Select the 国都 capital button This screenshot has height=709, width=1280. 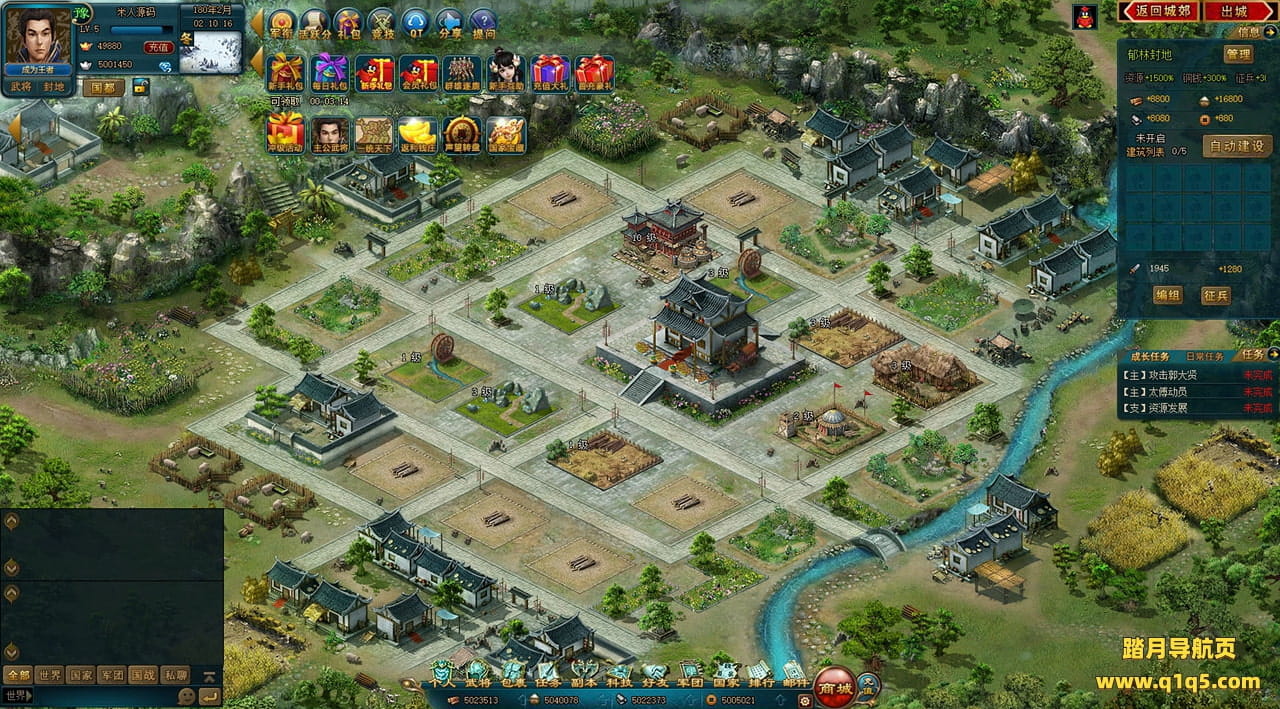[102, 87]
